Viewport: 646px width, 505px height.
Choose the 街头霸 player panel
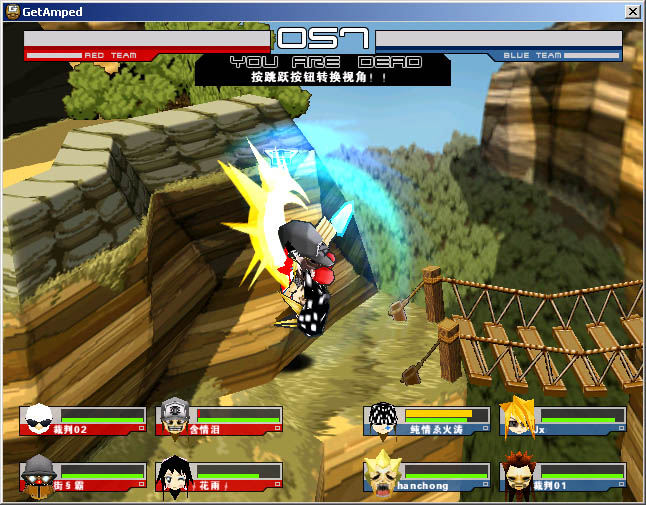[x=83, y=476]
